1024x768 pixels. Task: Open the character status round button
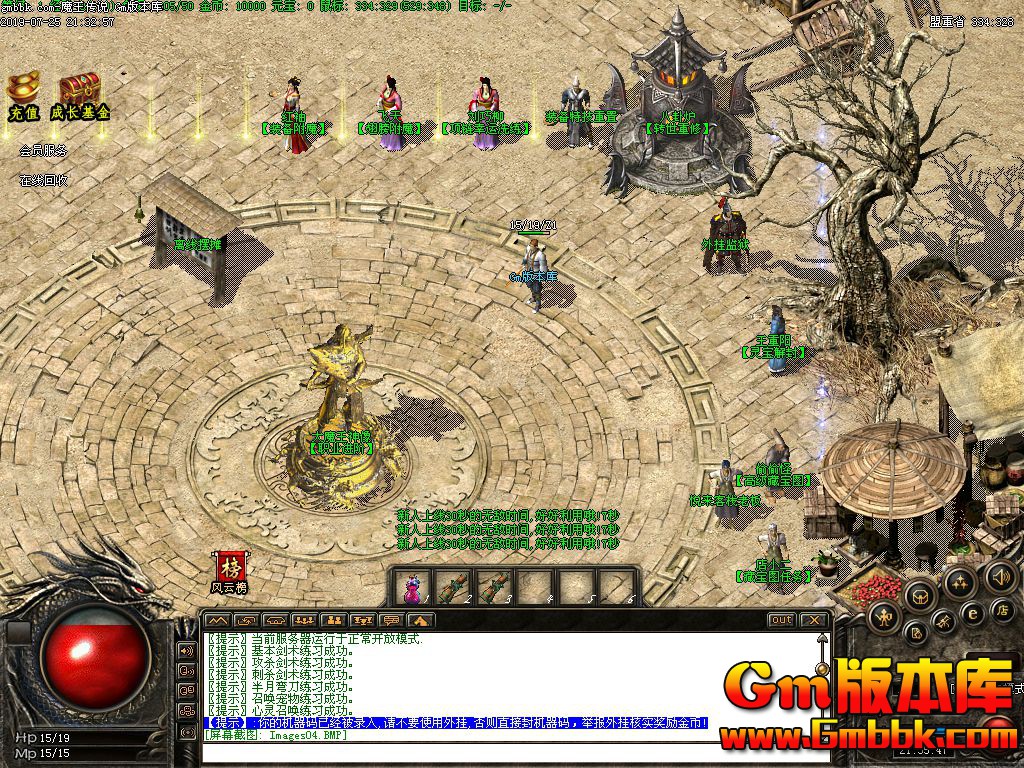pyautogui.click(x=884, y=615)
